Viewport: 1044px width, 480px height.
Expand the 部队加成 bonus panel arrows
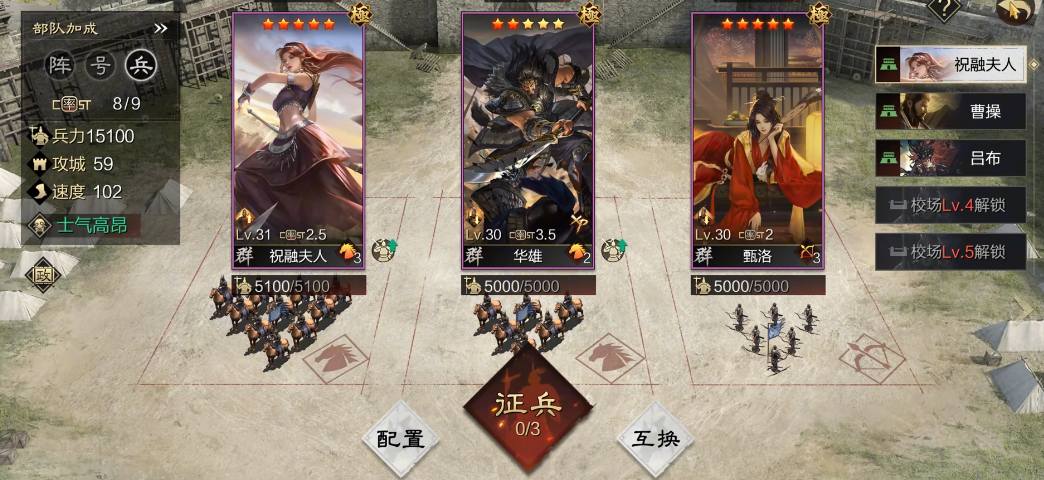161,29
